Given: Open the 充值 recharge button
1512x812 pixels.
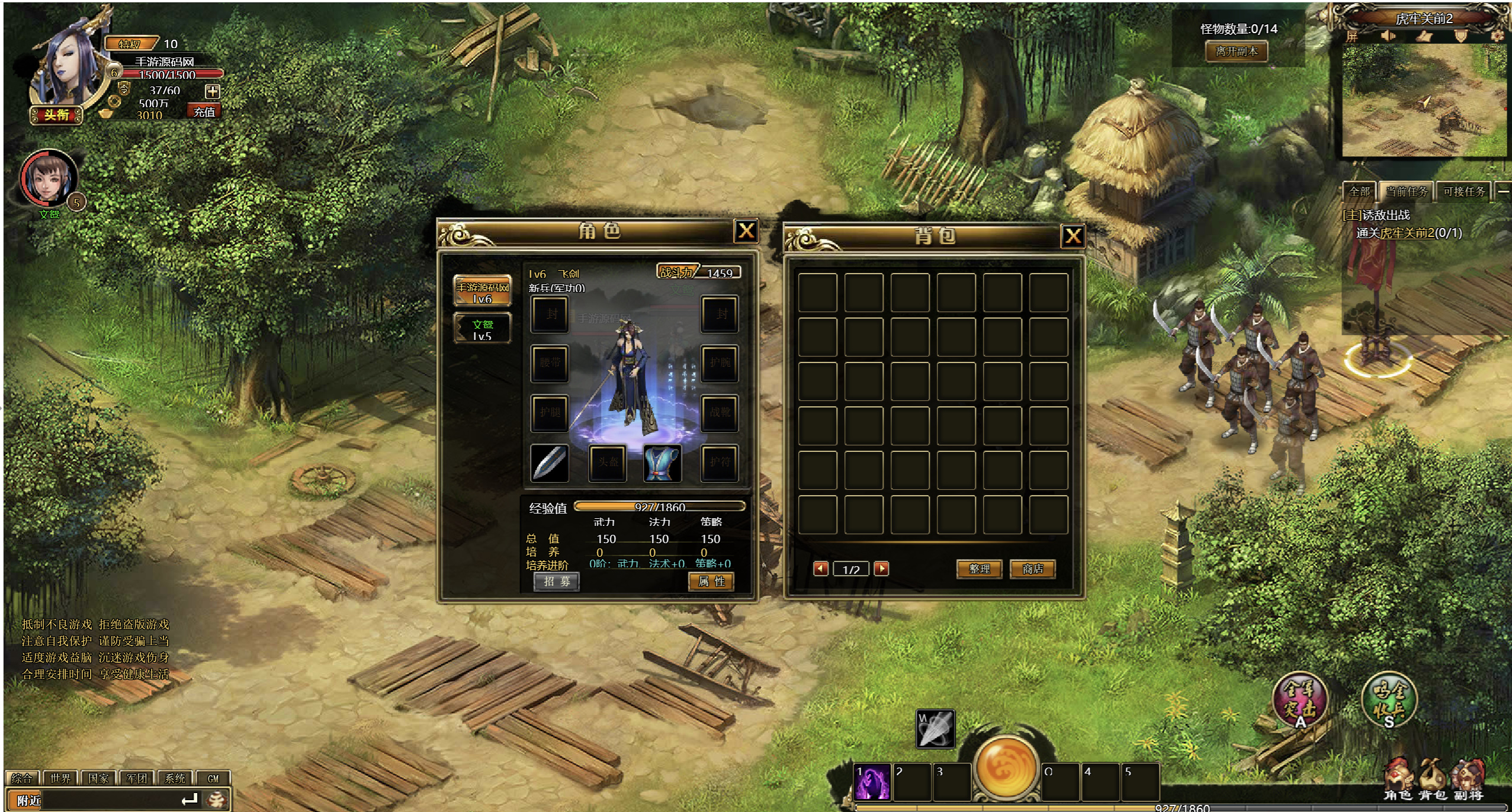Looking at the screenshot, I should click(x=204, y=111).
